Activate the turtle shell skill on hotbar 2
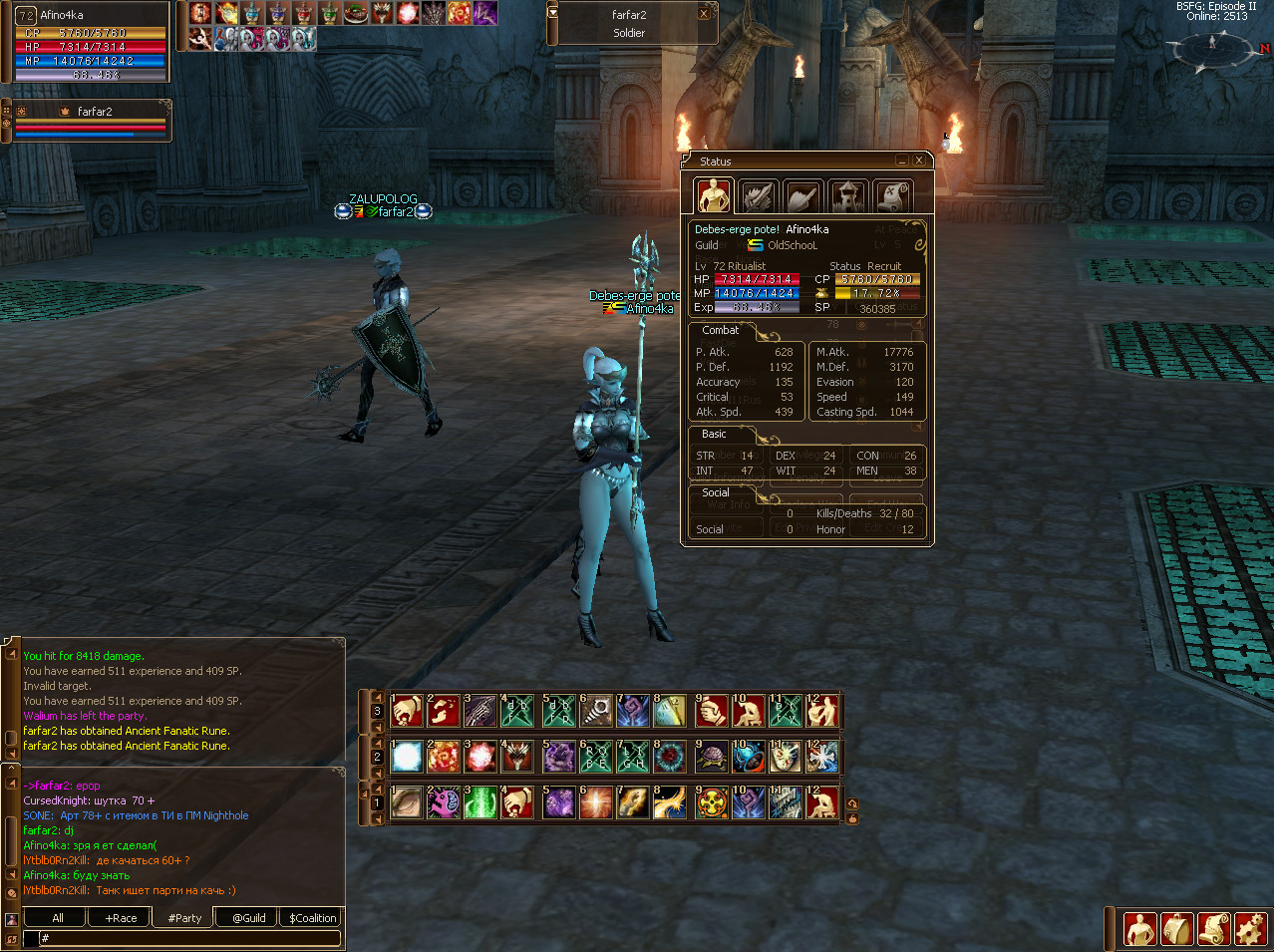 pyautogui.click(x=712, y=758)
